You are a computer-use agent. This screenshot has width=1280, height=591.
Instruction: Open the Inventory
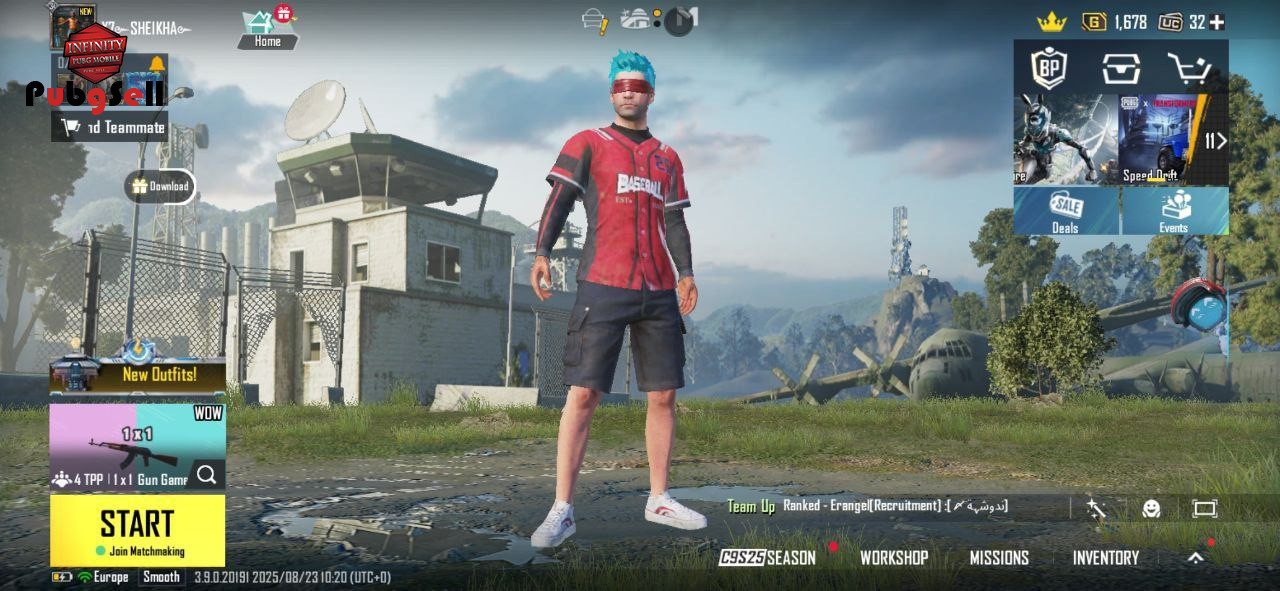pyautogui.click(x=1105, y=558)
